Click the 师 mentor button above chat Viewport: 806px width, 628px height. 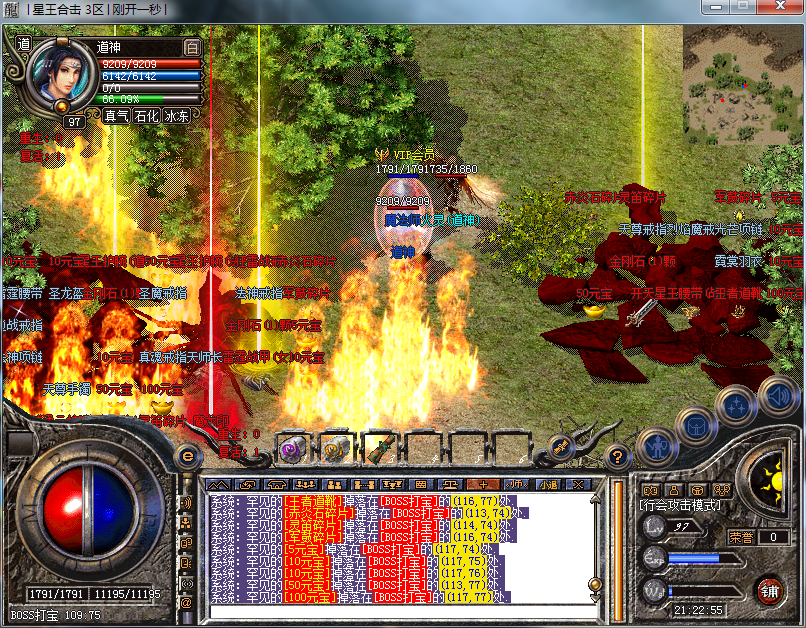[517, 484]
